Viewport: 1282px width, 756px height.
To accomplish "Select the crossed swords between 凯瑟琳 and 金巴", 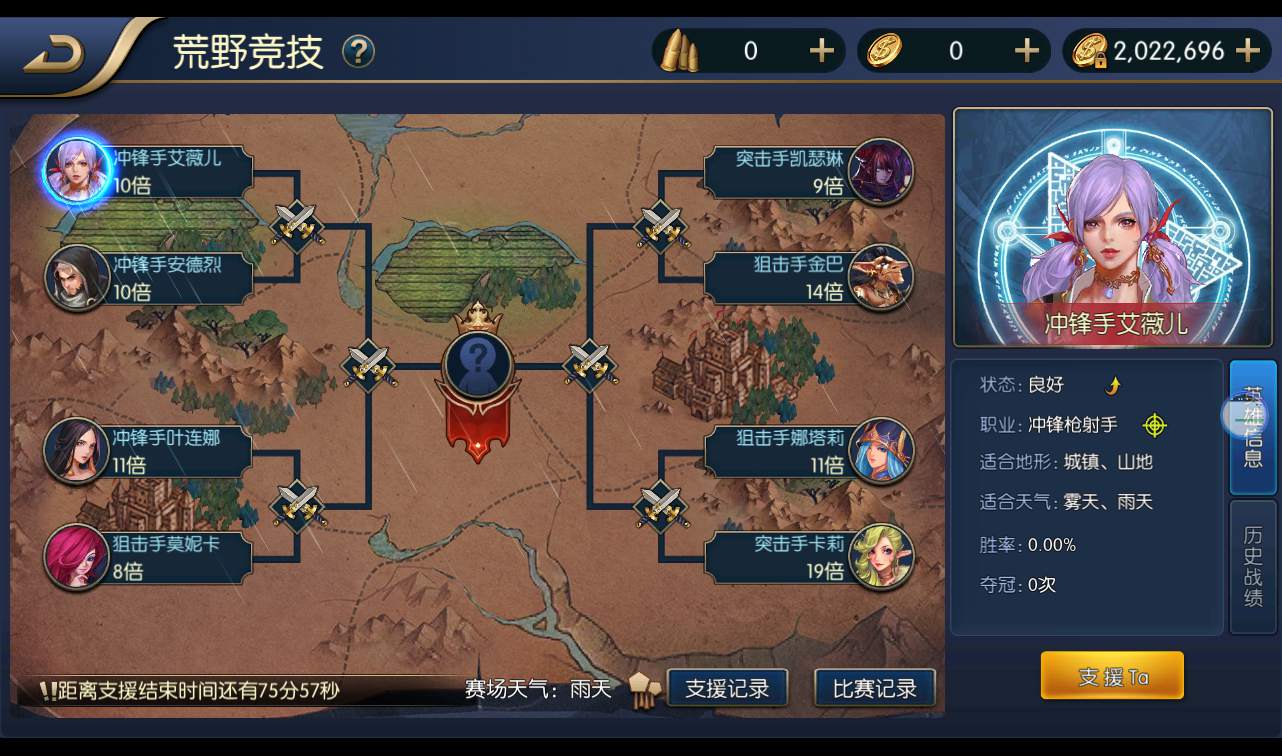I will tap(661, 228).
